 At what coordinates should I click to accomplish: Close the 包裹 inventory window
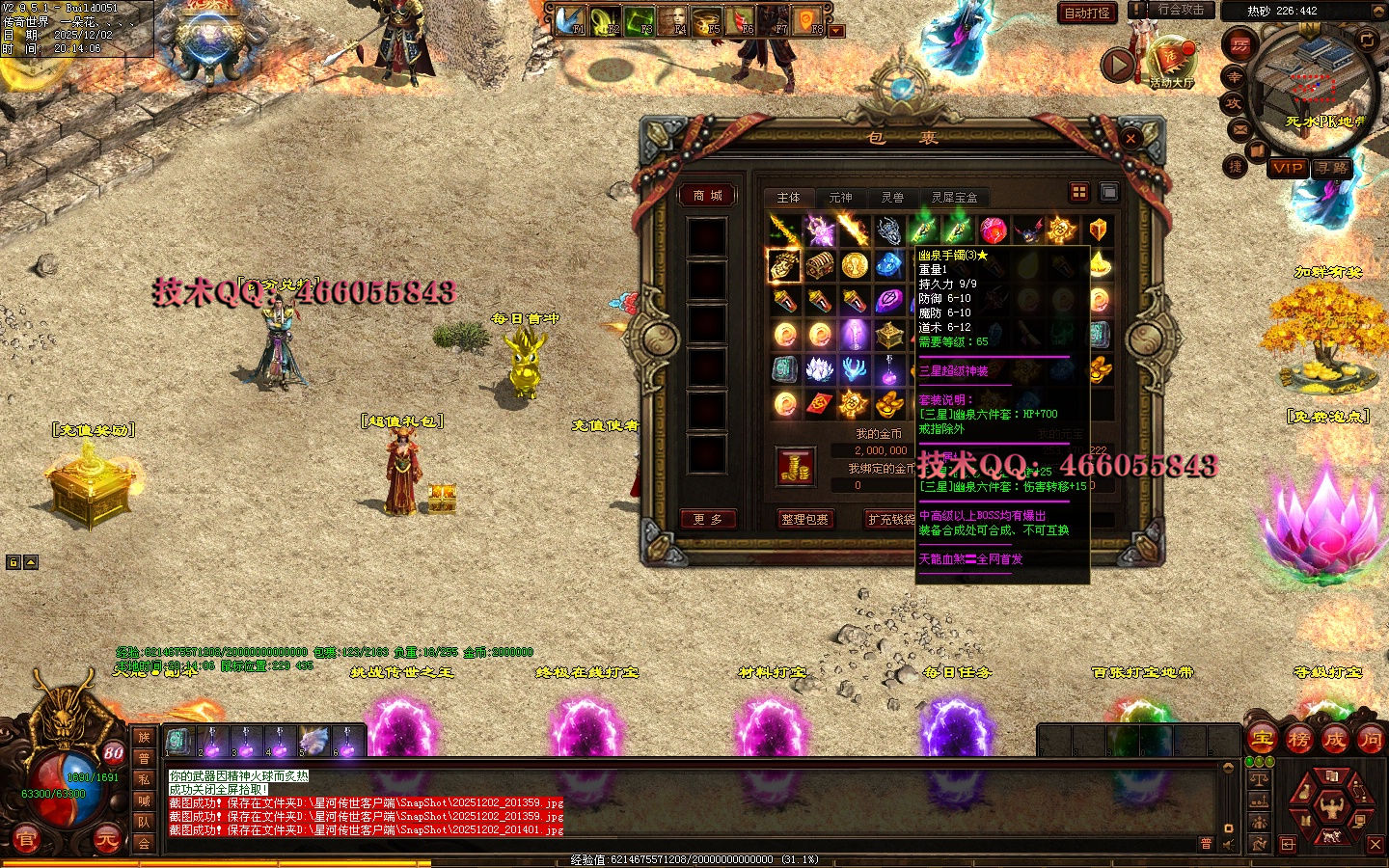pyautogui.click(x=1130, y=138)
